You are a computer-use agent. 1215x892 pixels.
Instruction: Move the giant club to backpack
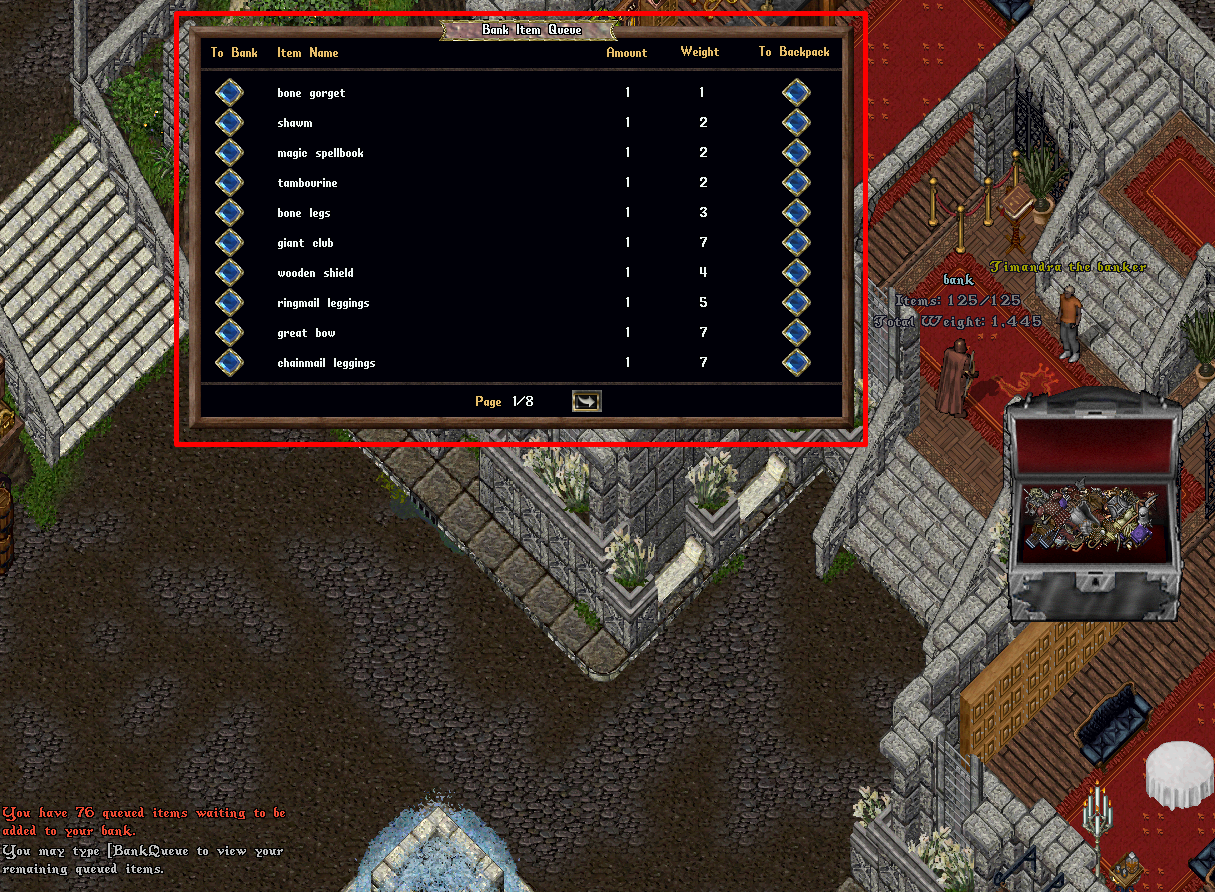click(x=796, y=243)
